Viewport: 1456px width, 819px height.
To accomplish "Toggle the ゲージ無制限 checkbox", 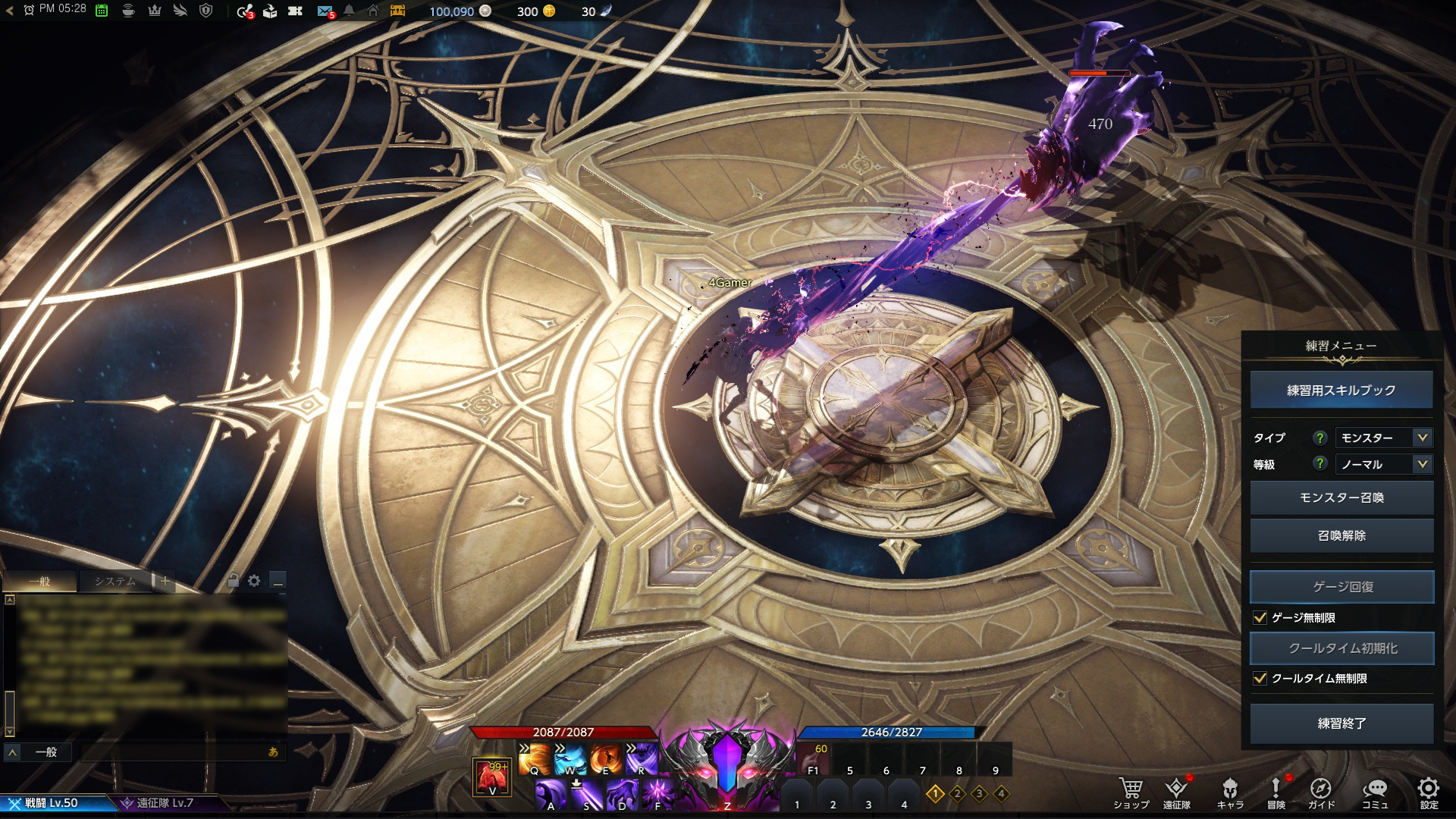I will tap(1260, 618).
